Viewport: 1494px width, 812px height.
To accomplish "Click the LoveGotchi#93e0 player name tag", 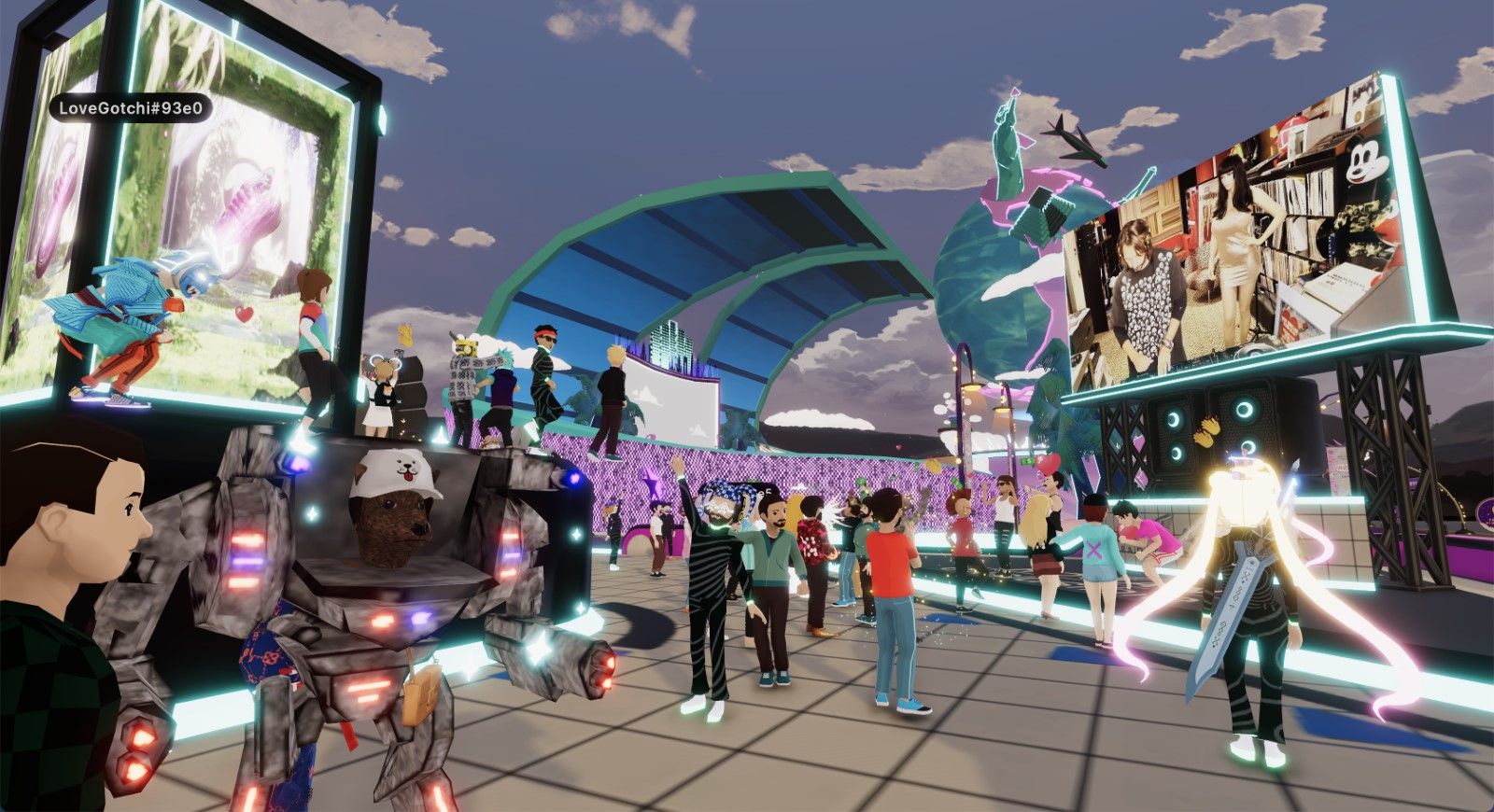I will coord(131,108).
